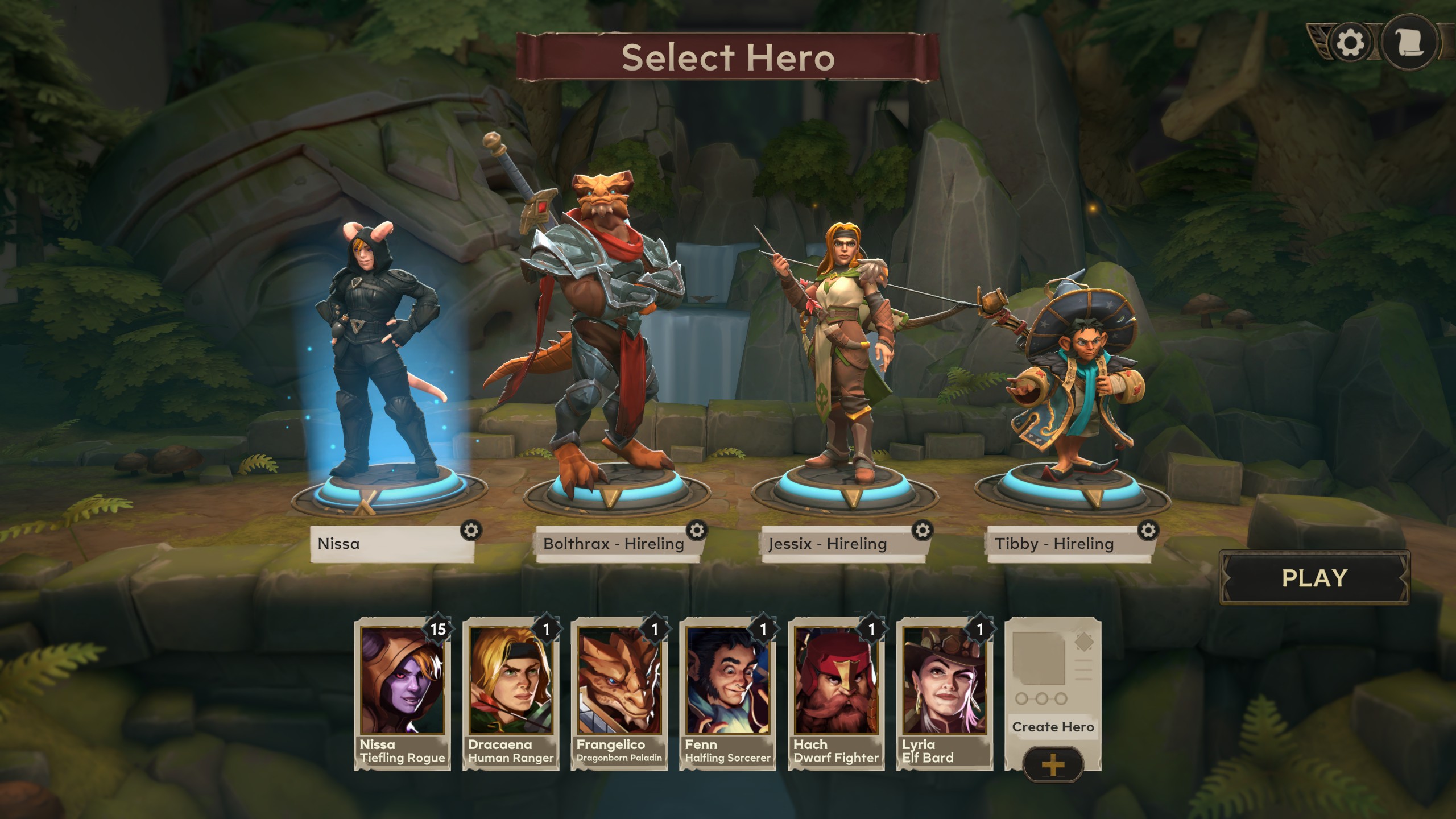
Task: Select the Lyria Elf Bard card
Action: [945, 694]
